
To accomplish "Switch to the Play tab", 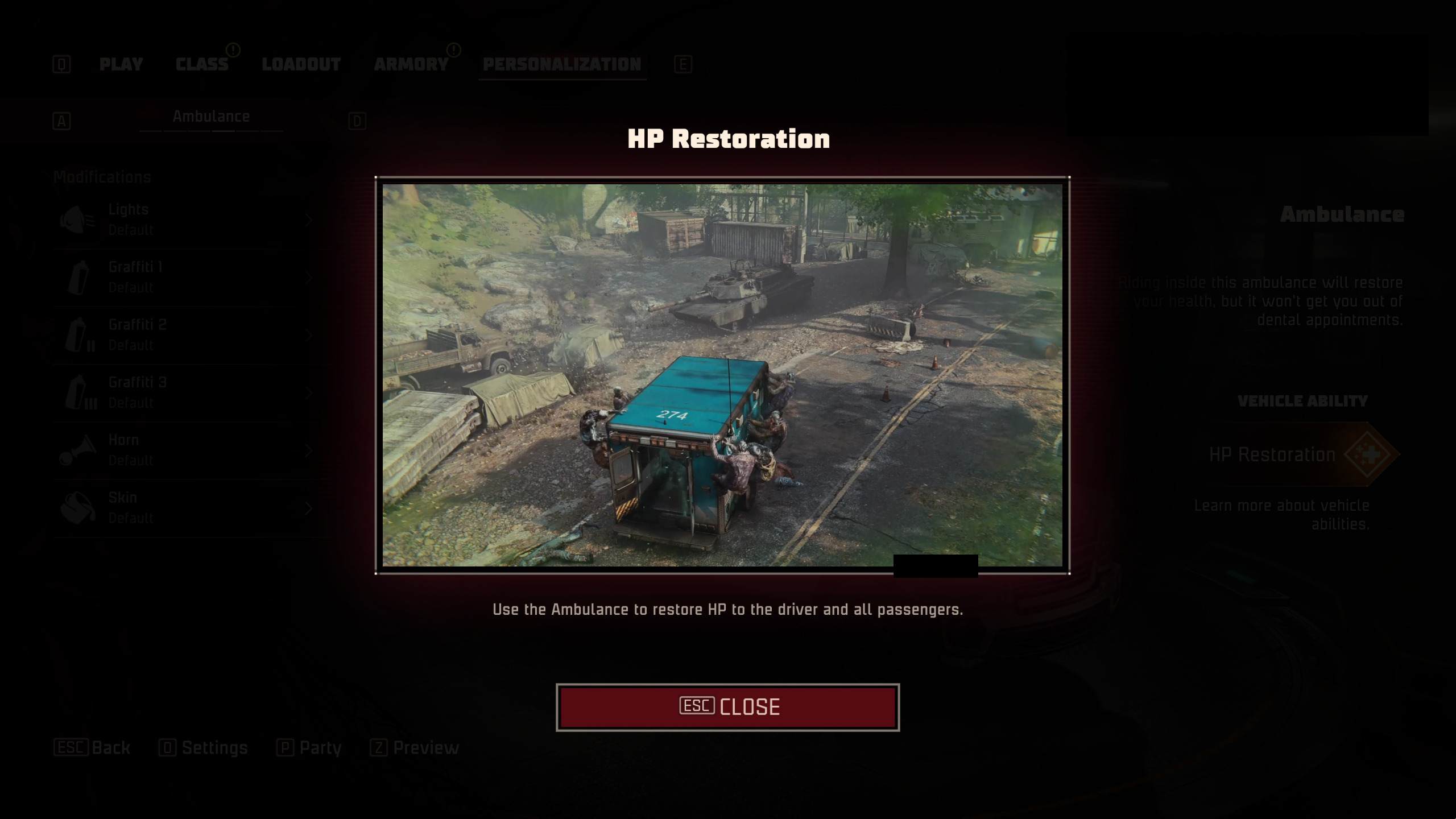I will point(121,64).
